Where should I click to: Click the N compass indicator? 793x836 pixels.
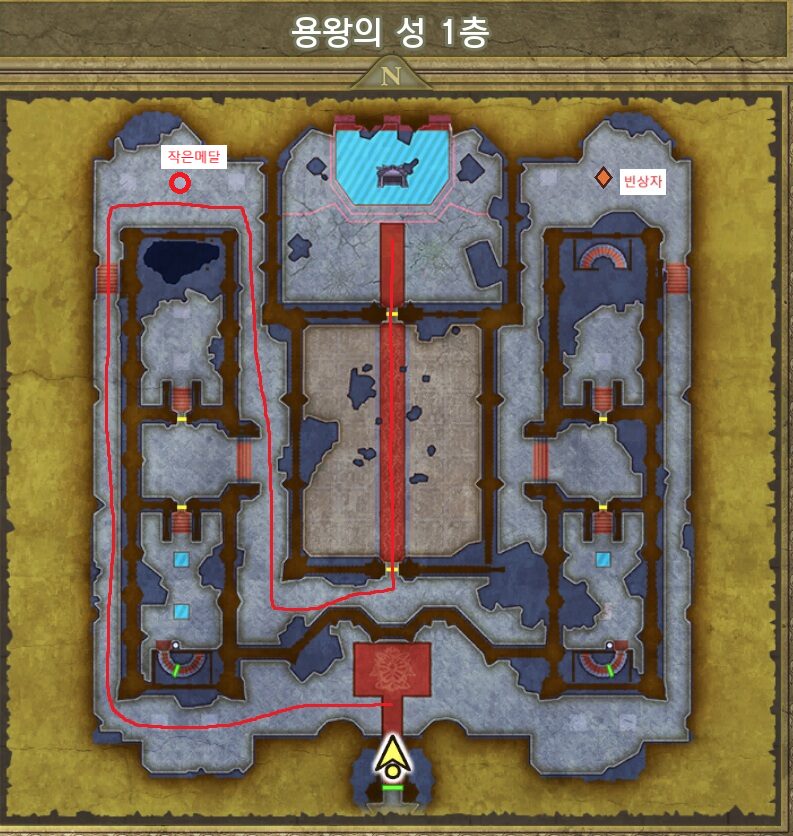point(391,75)
